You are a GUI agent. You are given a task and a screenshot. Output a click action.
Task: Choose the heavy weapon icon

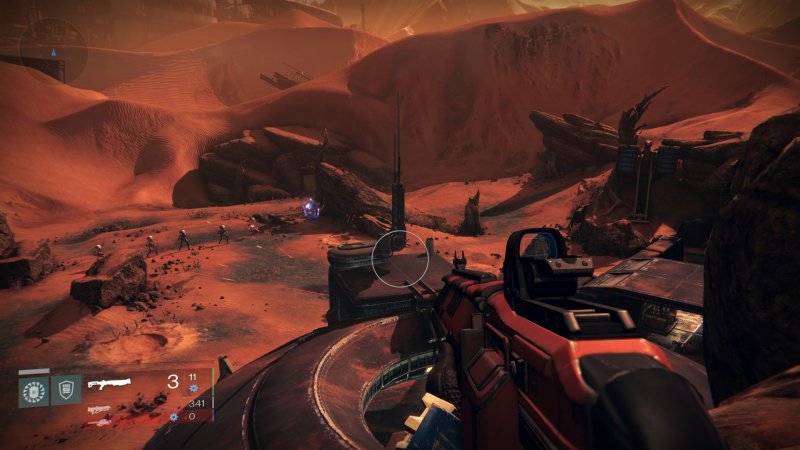99,422
